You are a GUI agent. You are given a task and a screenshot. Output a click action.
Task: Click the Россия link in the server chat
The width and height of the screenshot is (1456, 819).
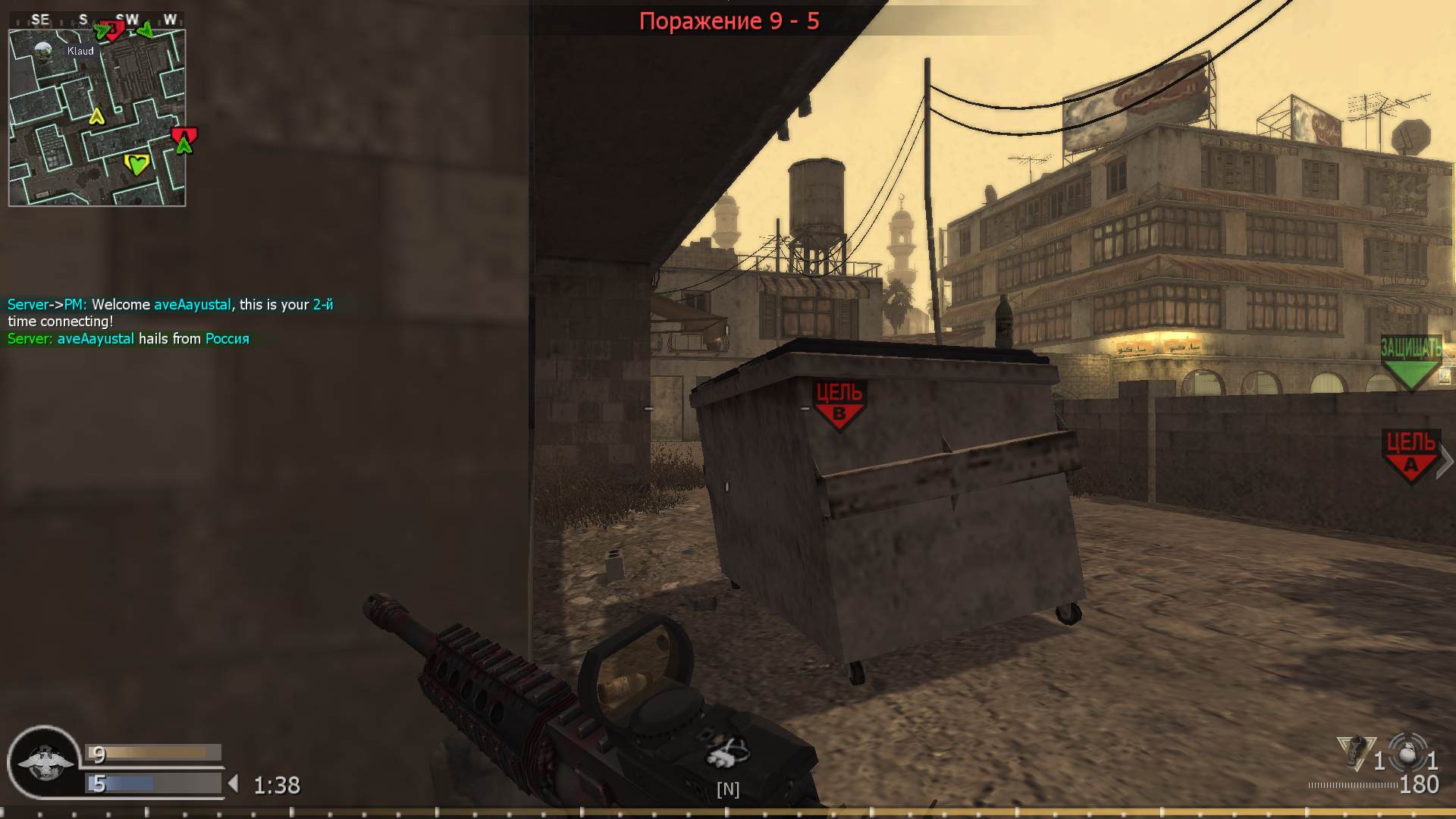[x=227, y=339]
